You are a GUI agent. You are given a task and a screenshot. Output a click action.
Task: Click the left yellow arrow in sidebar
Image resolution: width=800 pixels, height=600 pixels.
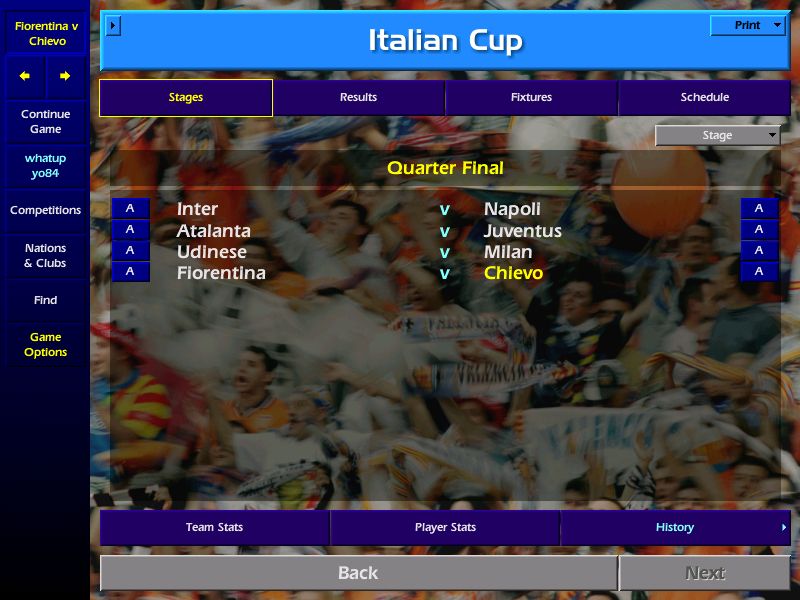tap(25, 76)
